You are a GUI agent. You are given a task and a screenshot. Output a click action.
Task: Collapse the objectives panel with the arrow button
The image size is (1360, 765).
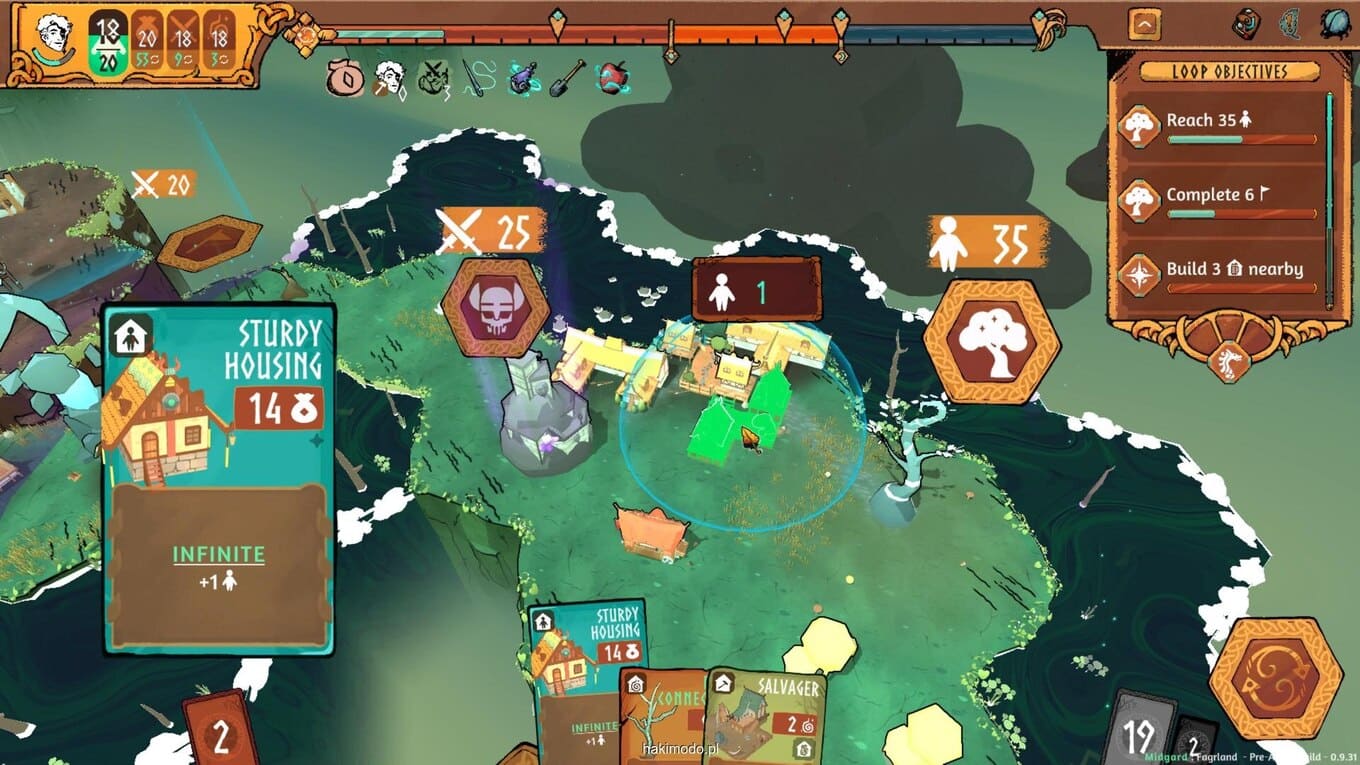coord(1144,24)
